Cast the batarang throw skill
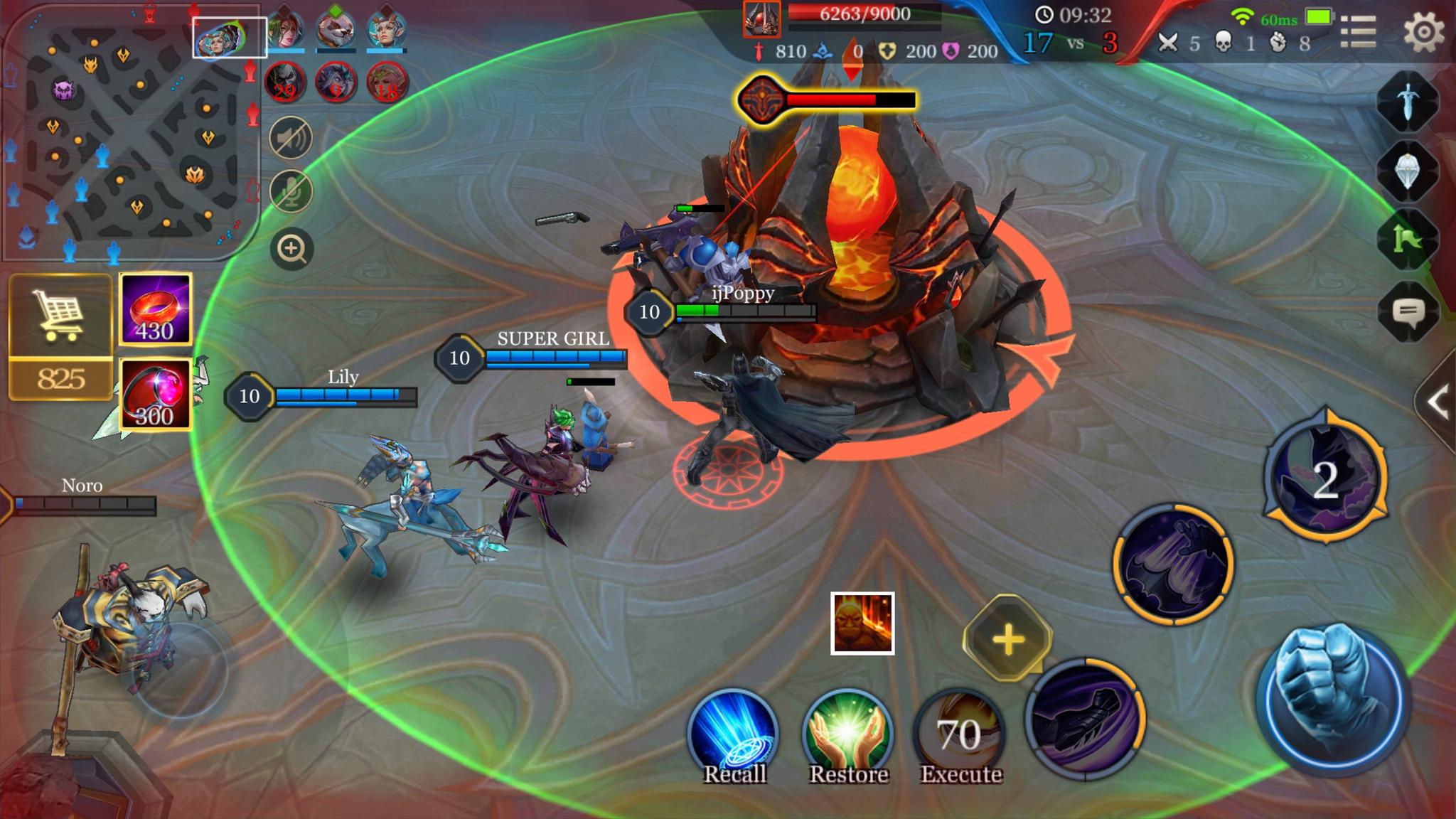Image resolution: width=1456 pixels, height=819 pixels. pos(1173,565)
